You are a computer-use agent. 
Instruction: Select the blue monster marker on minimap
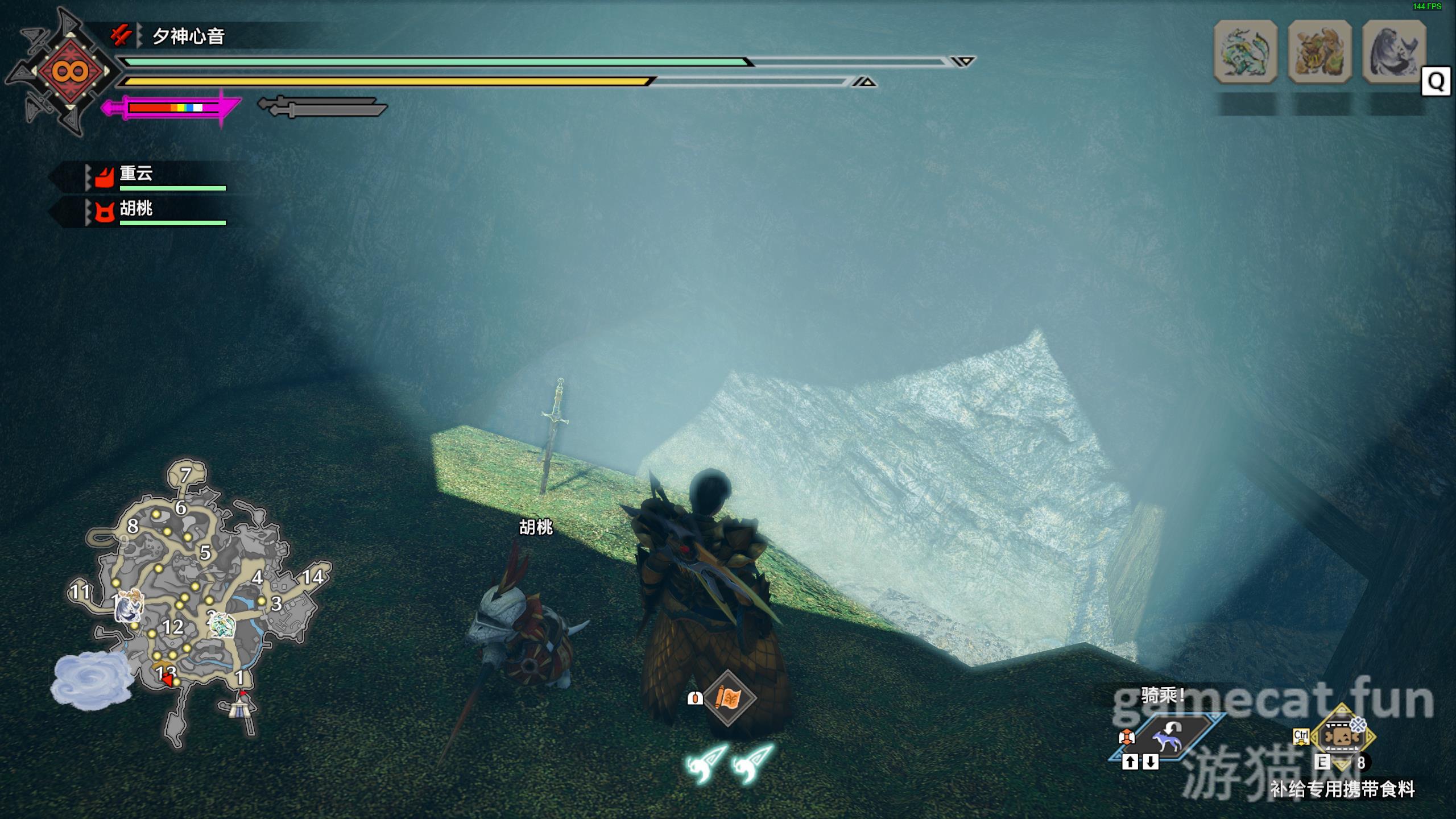(x=127, y=606)
